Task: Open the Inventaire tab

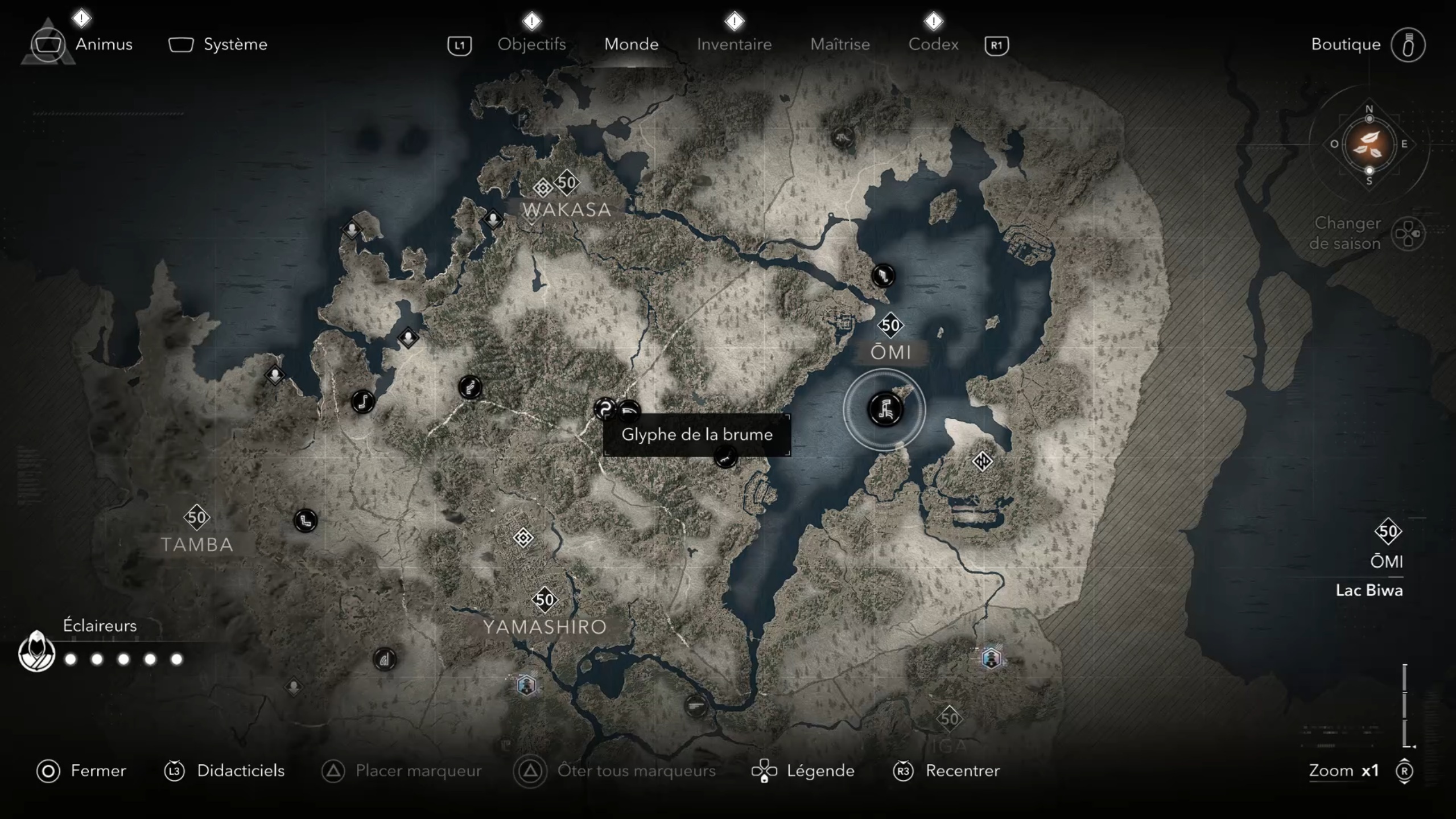Action: pyautogui.click(x=734, y=44)
